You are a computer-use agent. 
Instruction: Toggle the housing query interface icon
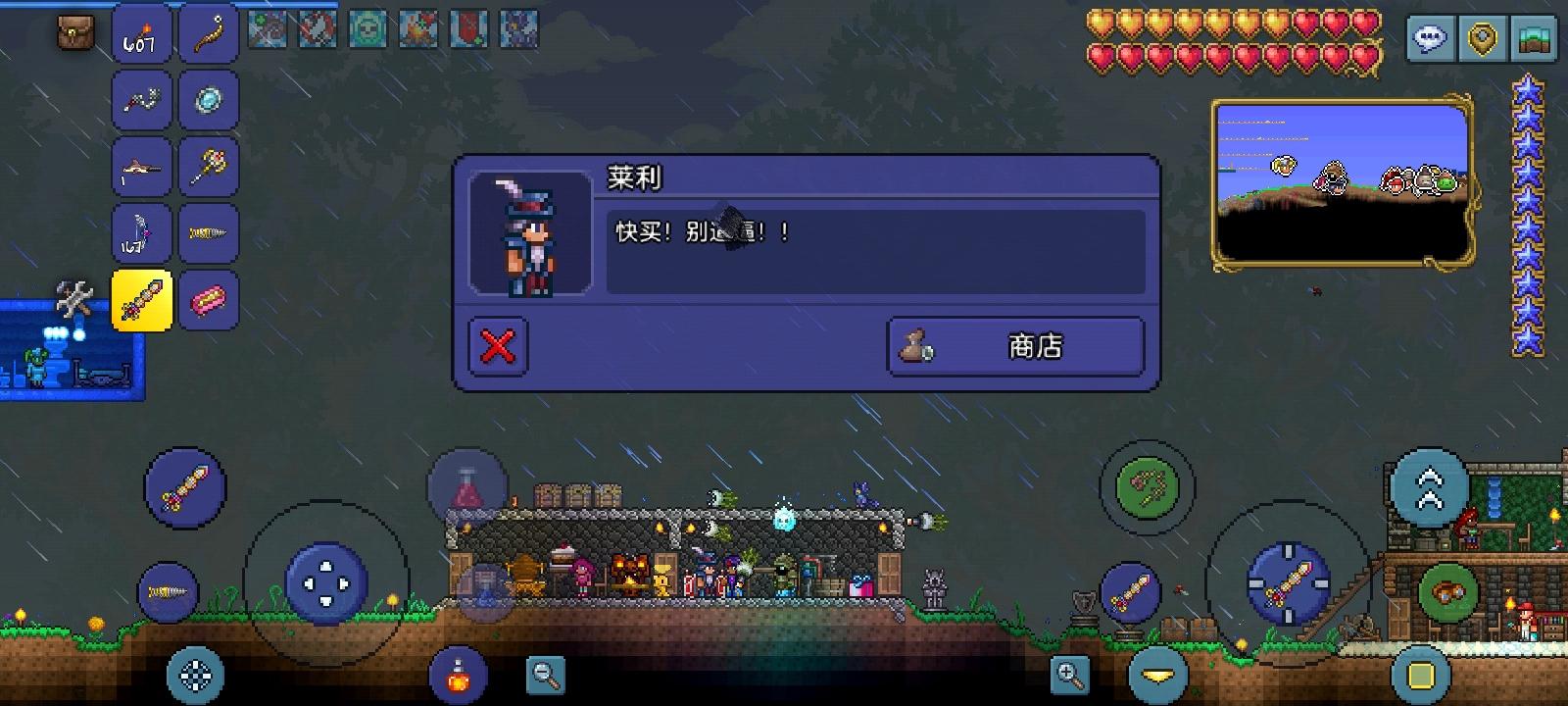pyautogui.click(x=1534, y=39)
